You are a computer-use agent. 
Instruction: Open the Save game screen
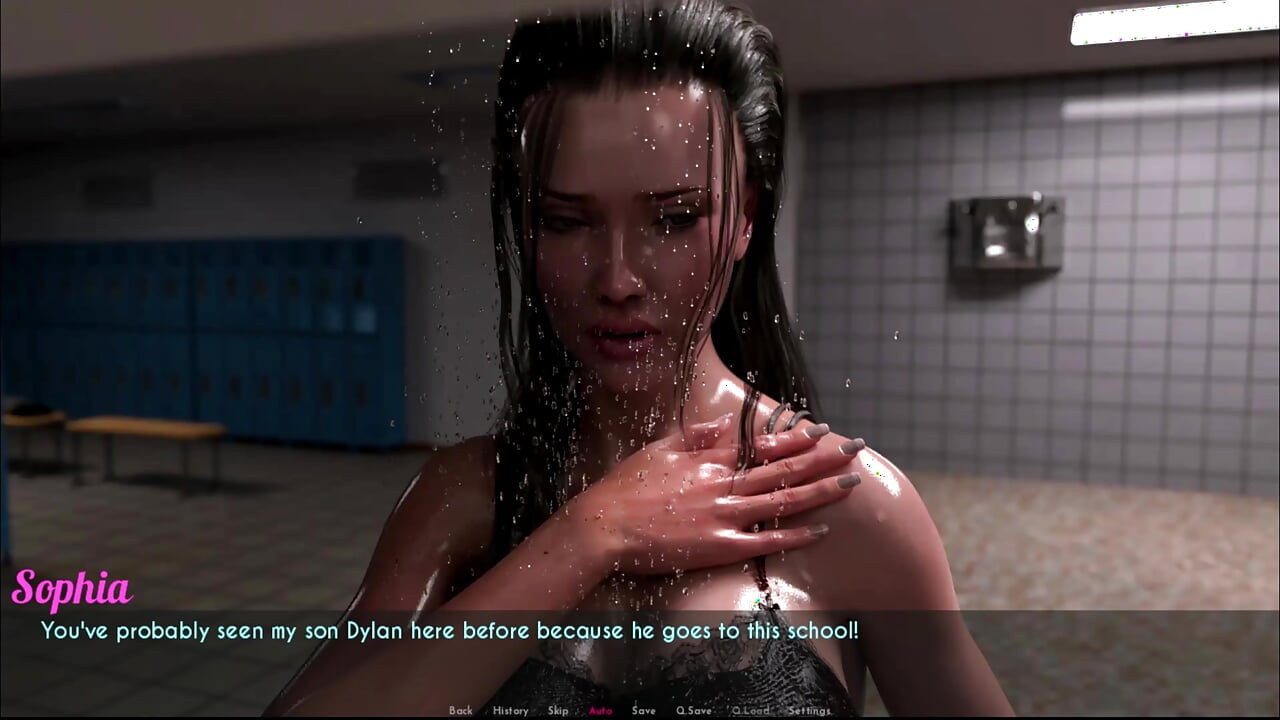644,711
